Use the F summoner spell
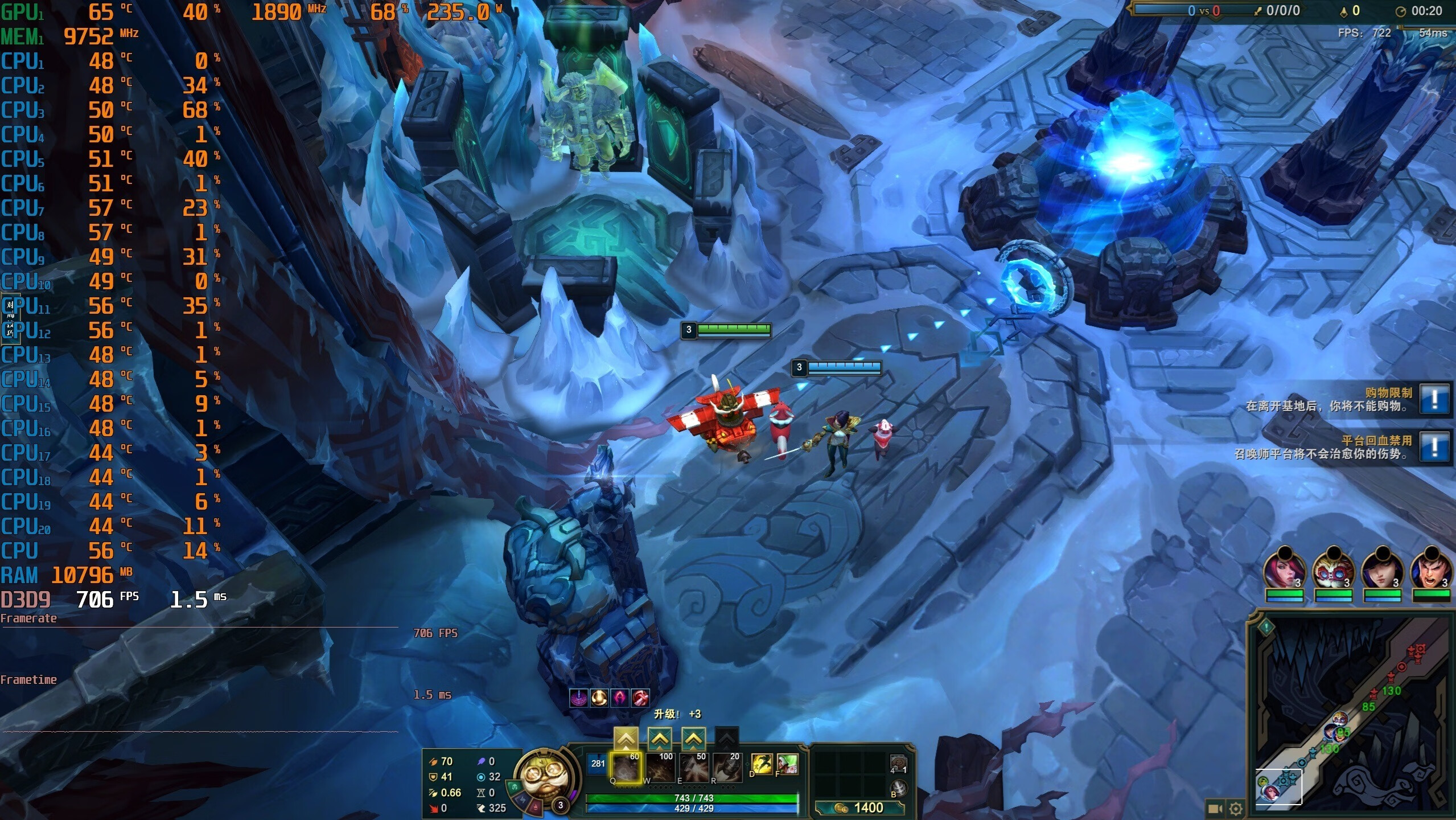Viewport: 1456px width, 820px height. coord(788,764)
